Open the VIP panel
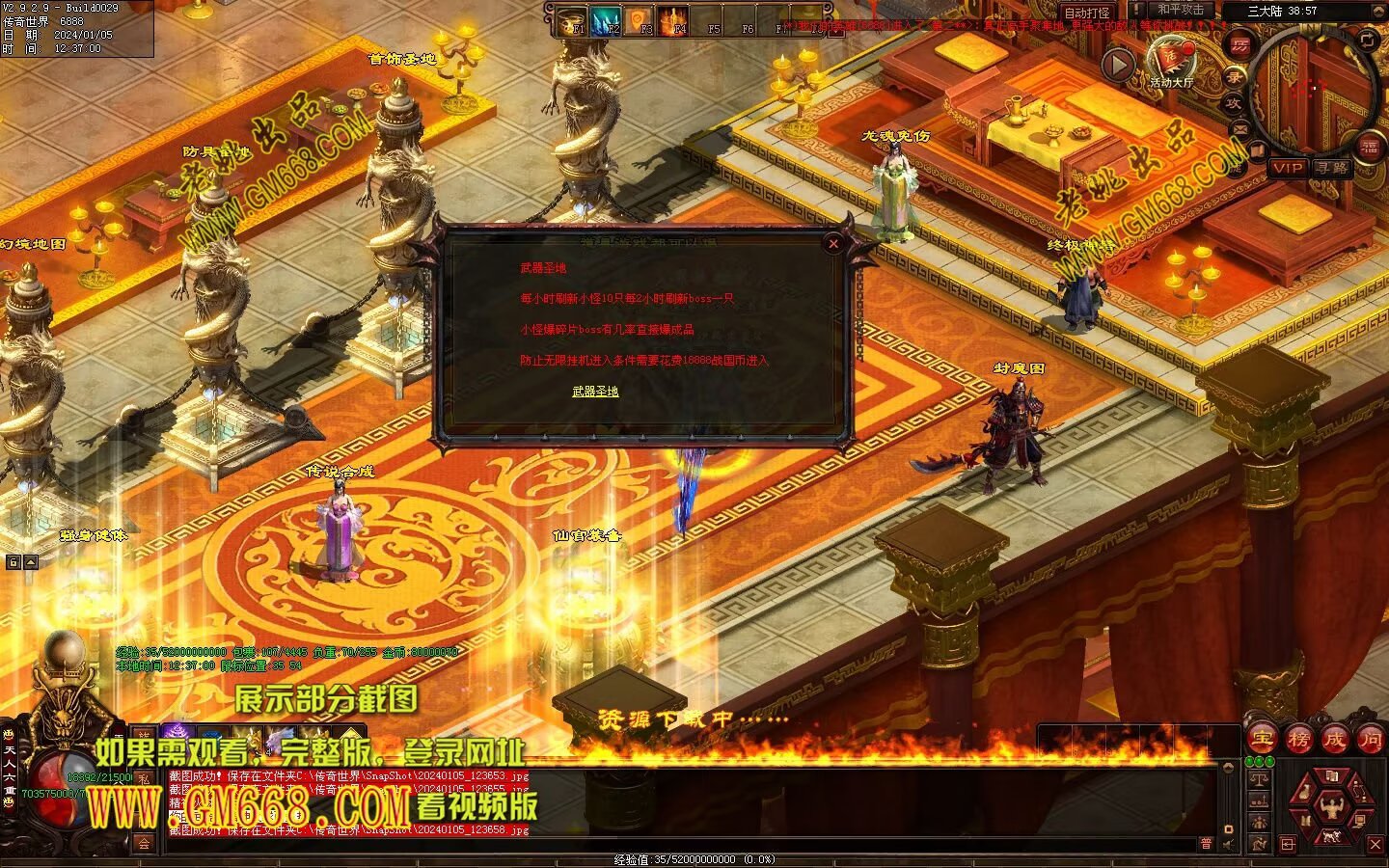Screen dimensions: 1389x868 pyautogui.click(x=1287, y=168)
